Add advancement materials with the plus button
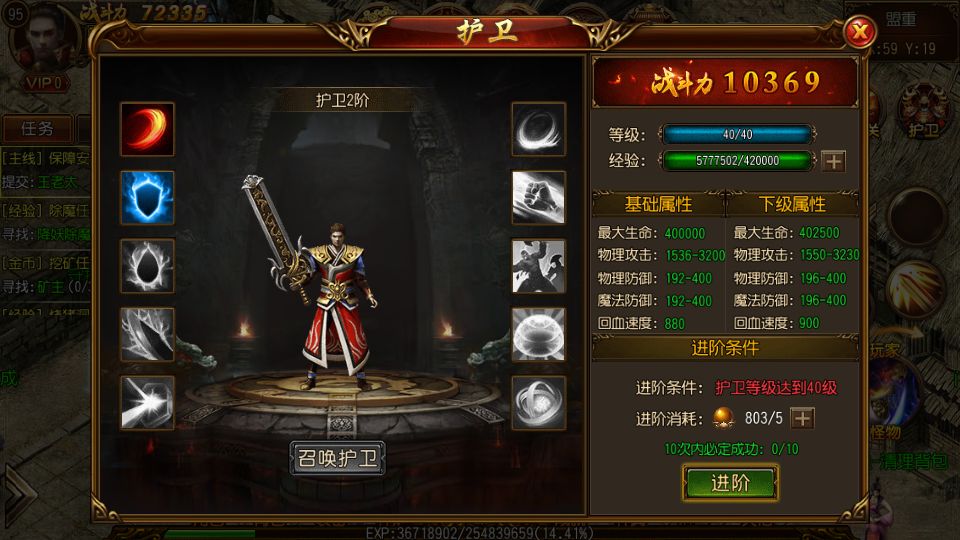The width and height of the screenshot is (960, 540). [x=802, y=419]
